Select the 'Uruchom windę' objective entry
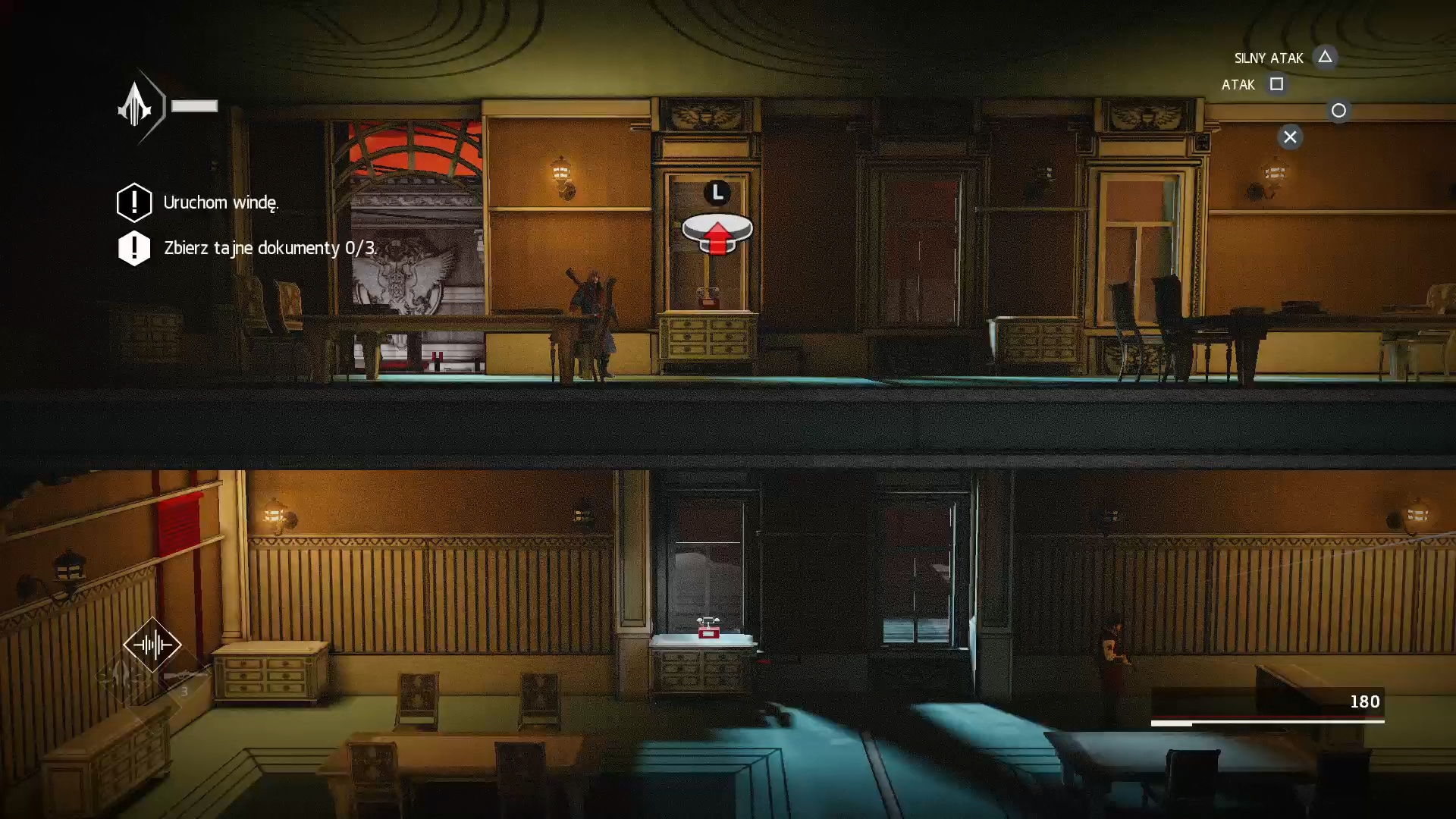This screenshot has height=819, width=1456. tap(220, 202)
